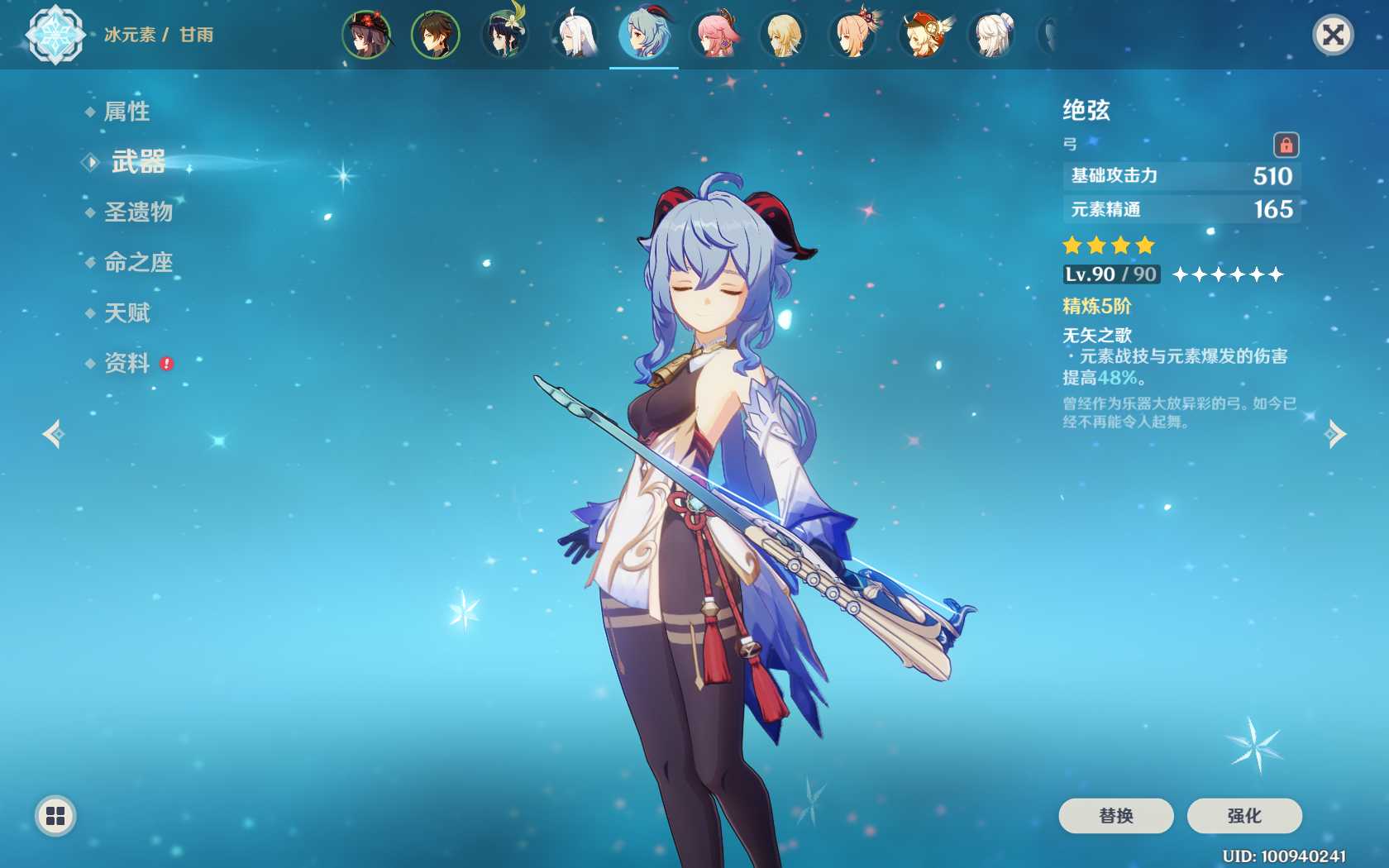Screen dimensions: 1389x868
Task: Select the 武器 weapon menu entry
Action: point(138,162)
